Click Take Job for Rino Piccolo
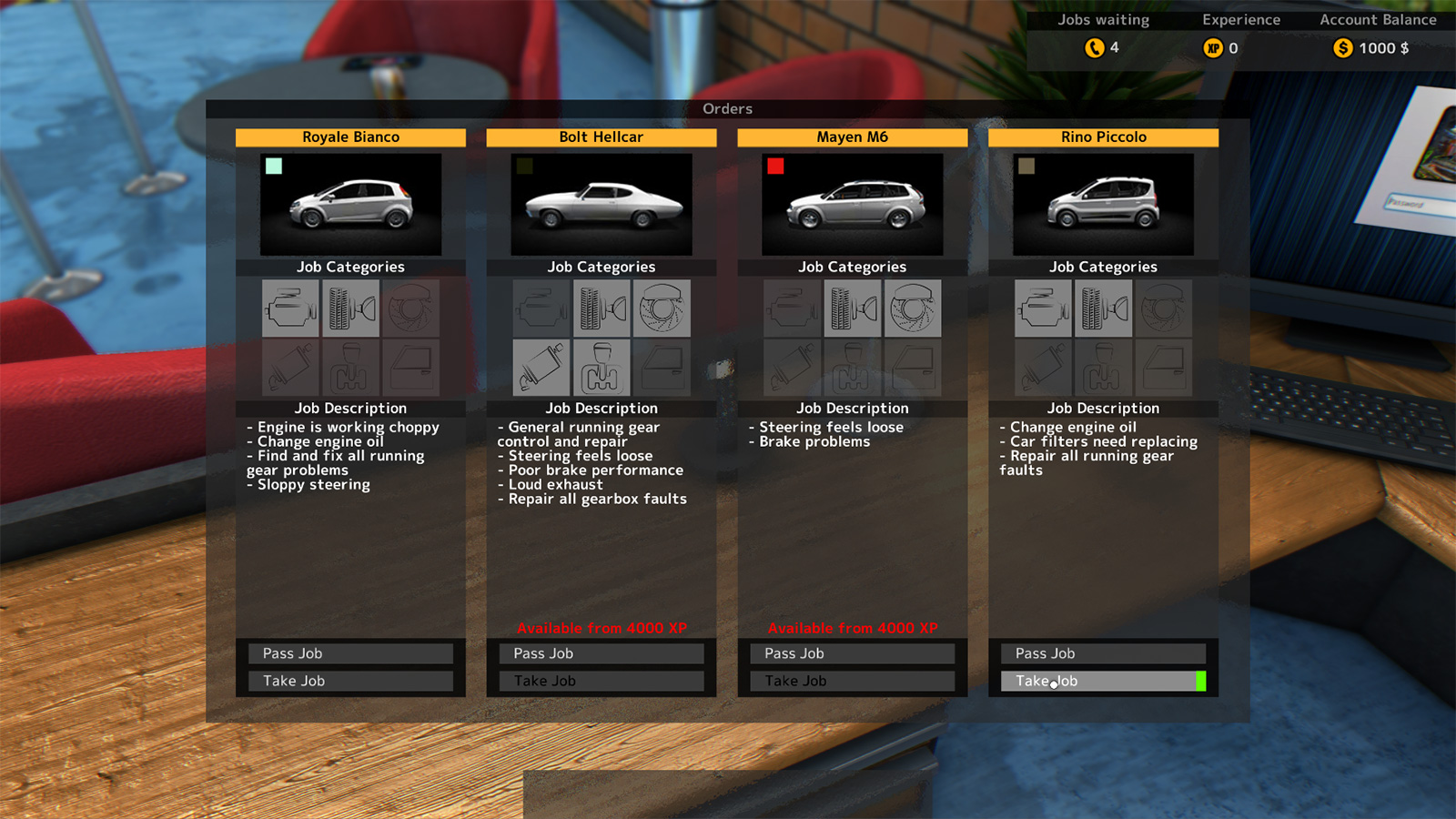 tap(1103, 681)
